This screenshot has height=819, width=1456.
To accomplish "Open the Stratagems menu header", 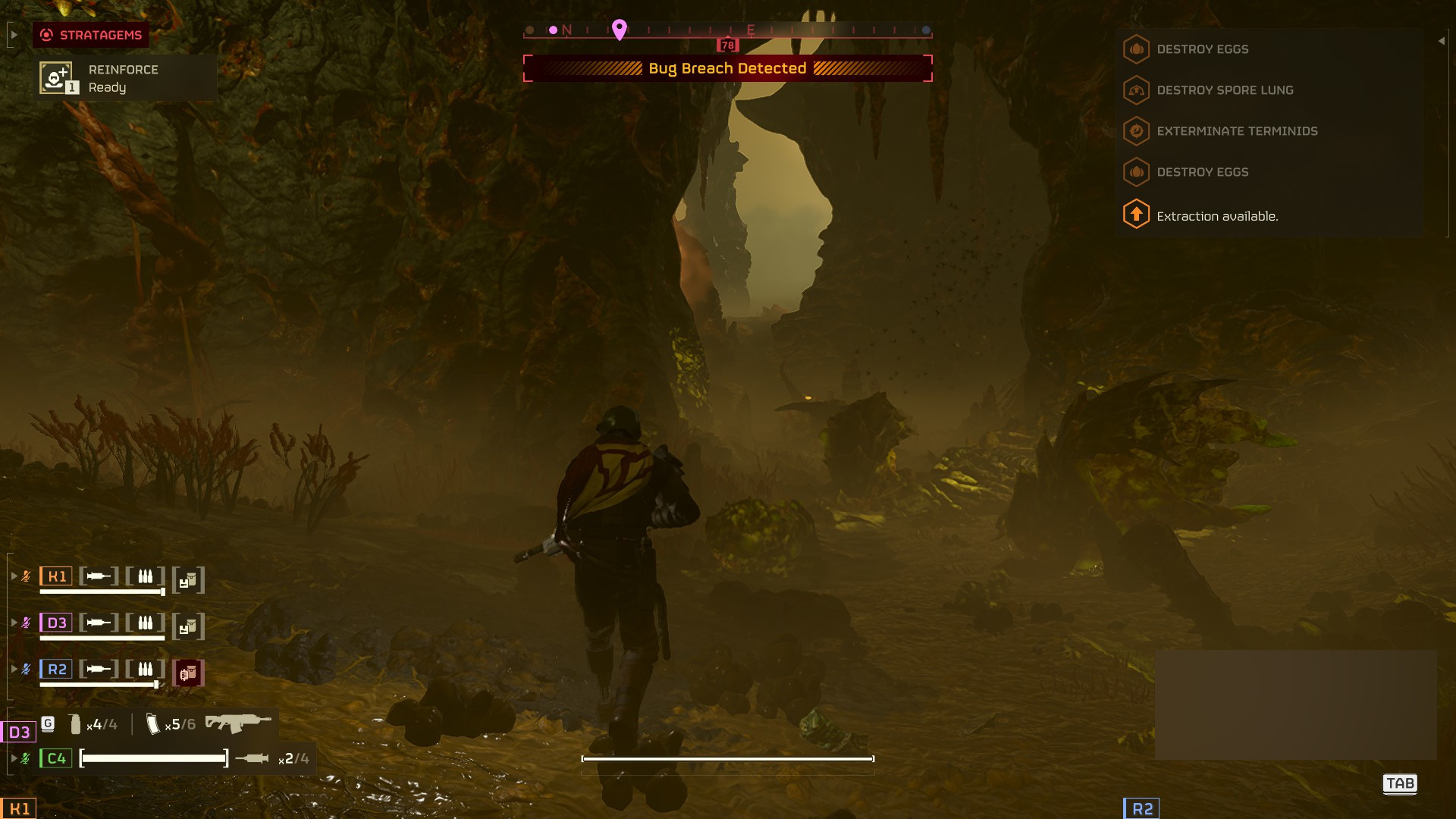I will click(x=91, y=34).
